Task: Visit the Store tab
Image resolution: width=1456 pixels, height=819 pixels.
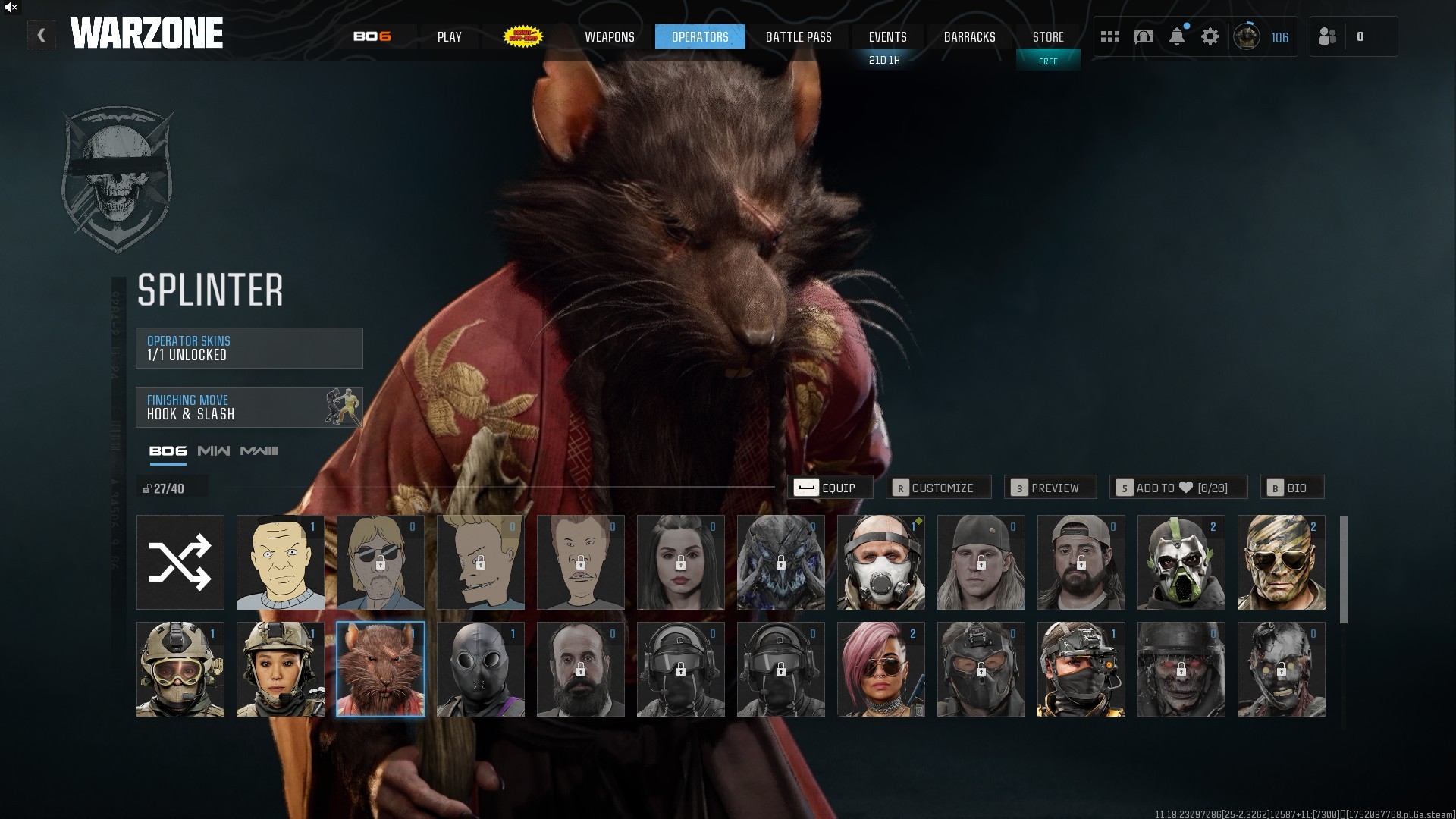Action: [x=1048, y=36]
